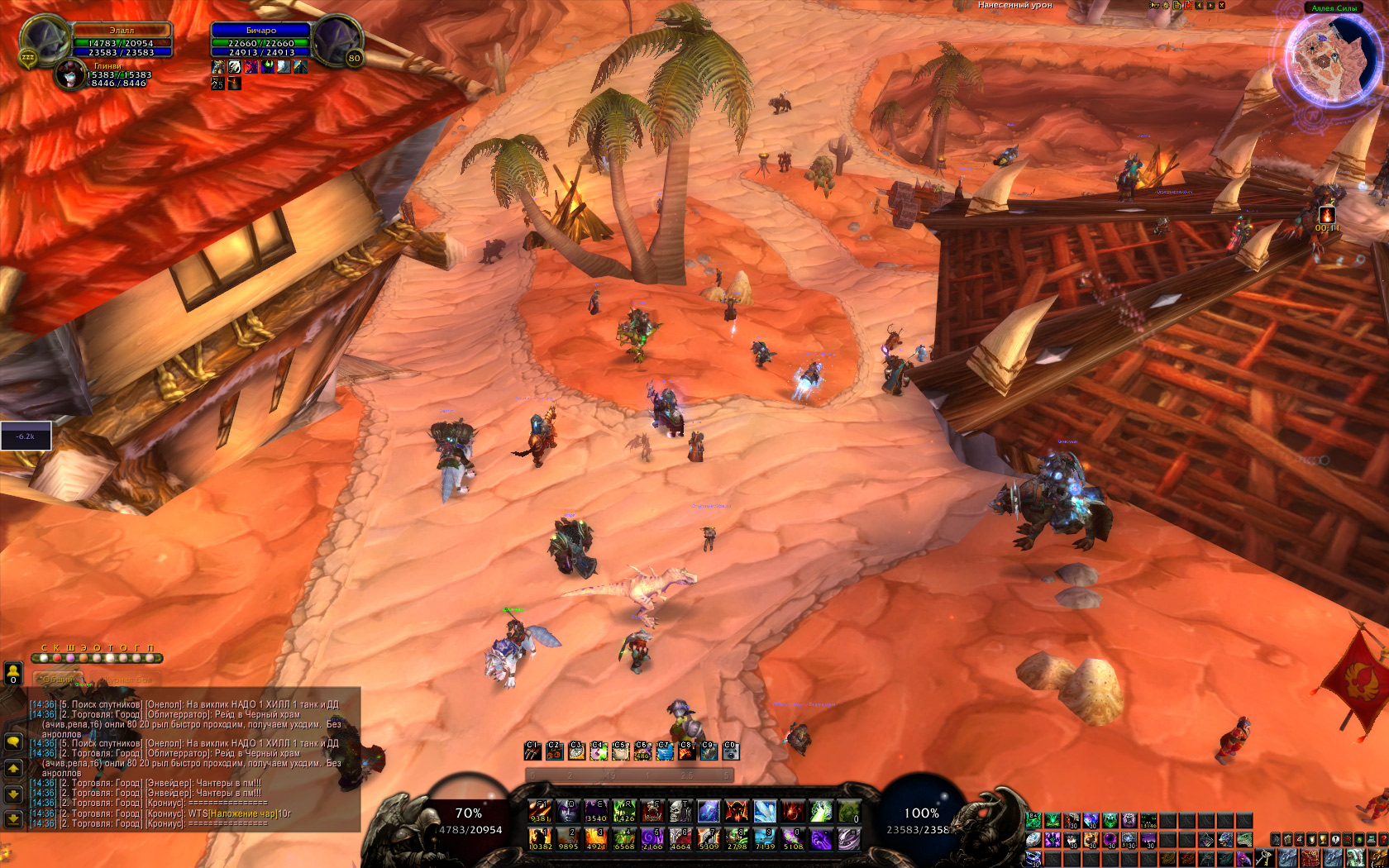Switch to the Общий chat tab
Viewport: 1389px width, 868px height.
(x=58, y=679)
